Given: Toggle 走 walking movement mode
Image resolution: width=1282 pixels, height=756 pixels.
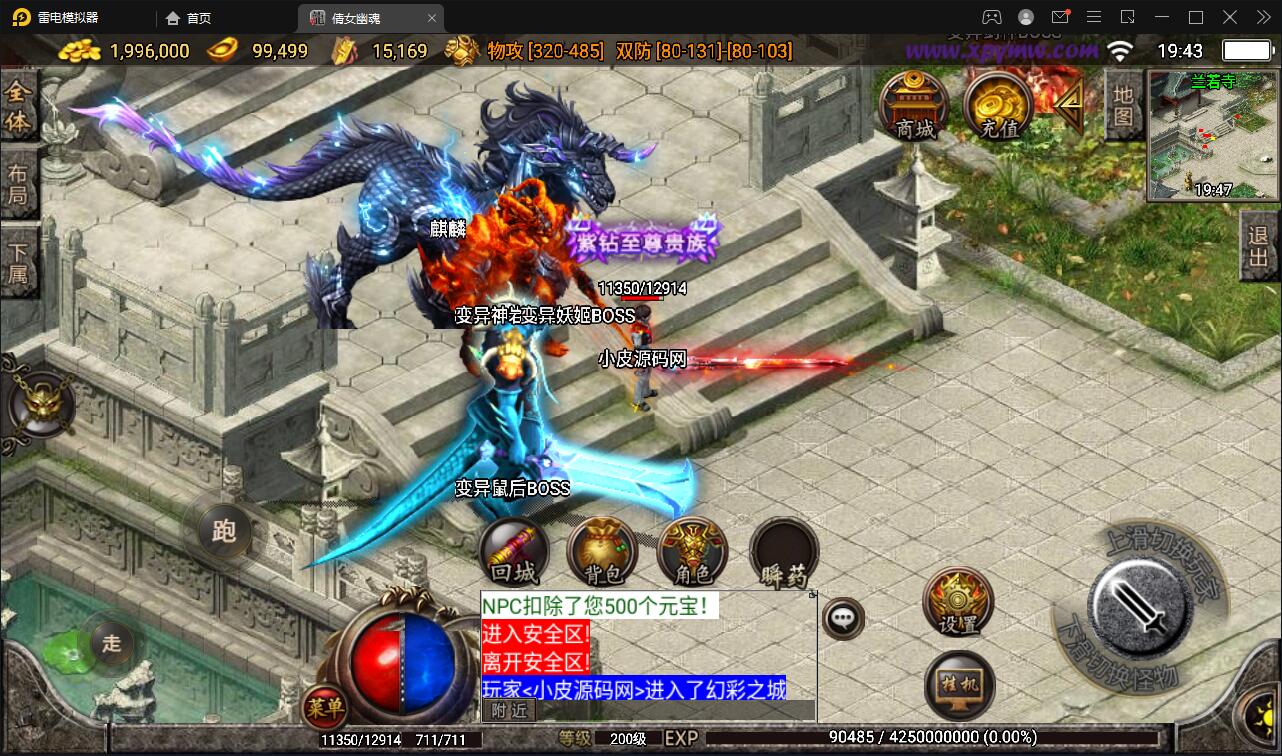Looking at the screenshot, I should (x=112, y=645).
